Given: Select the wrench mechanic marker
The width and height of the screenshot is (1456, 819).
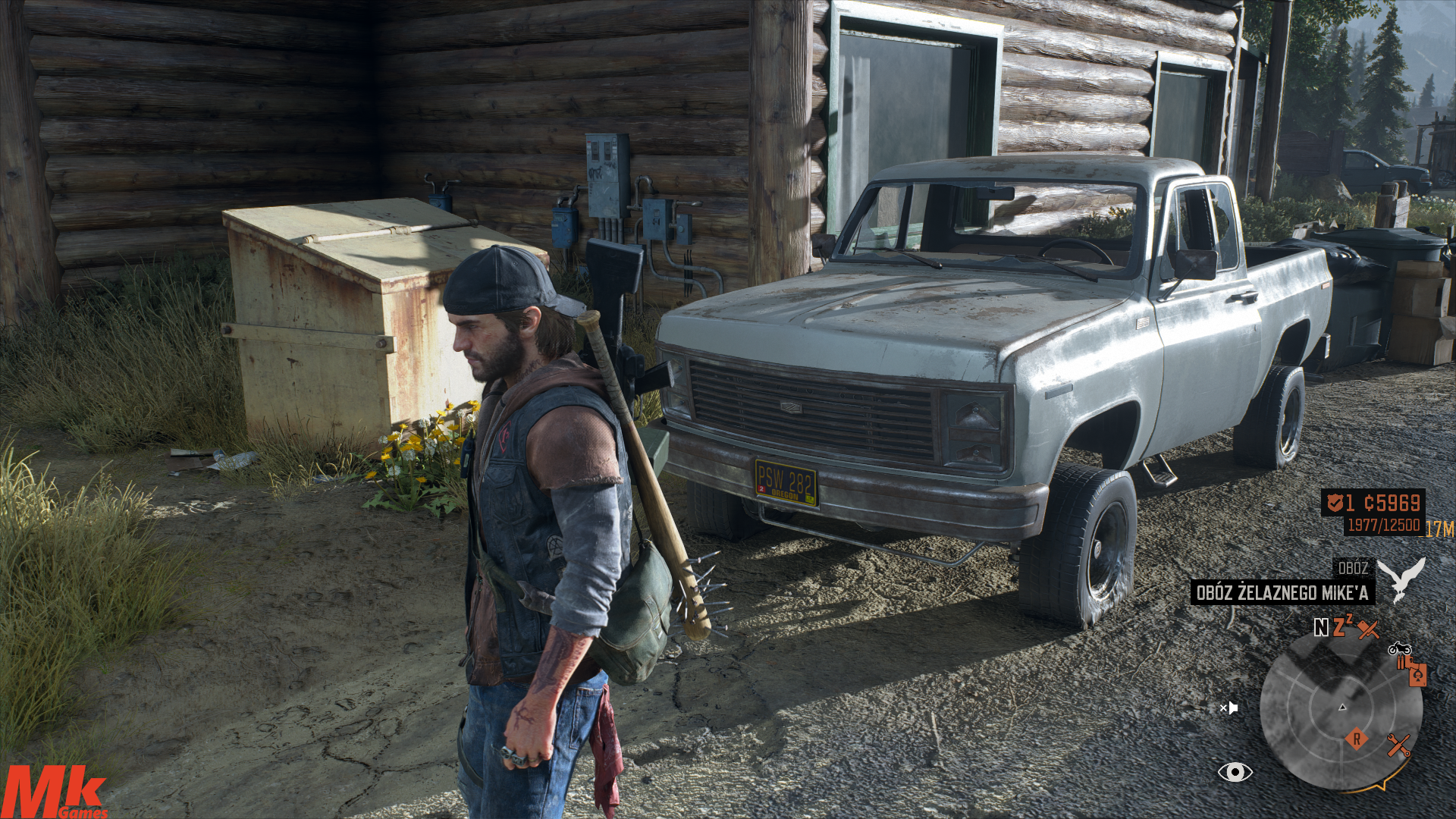Looking at the screenshot, I should click(x=1398, y=745).
